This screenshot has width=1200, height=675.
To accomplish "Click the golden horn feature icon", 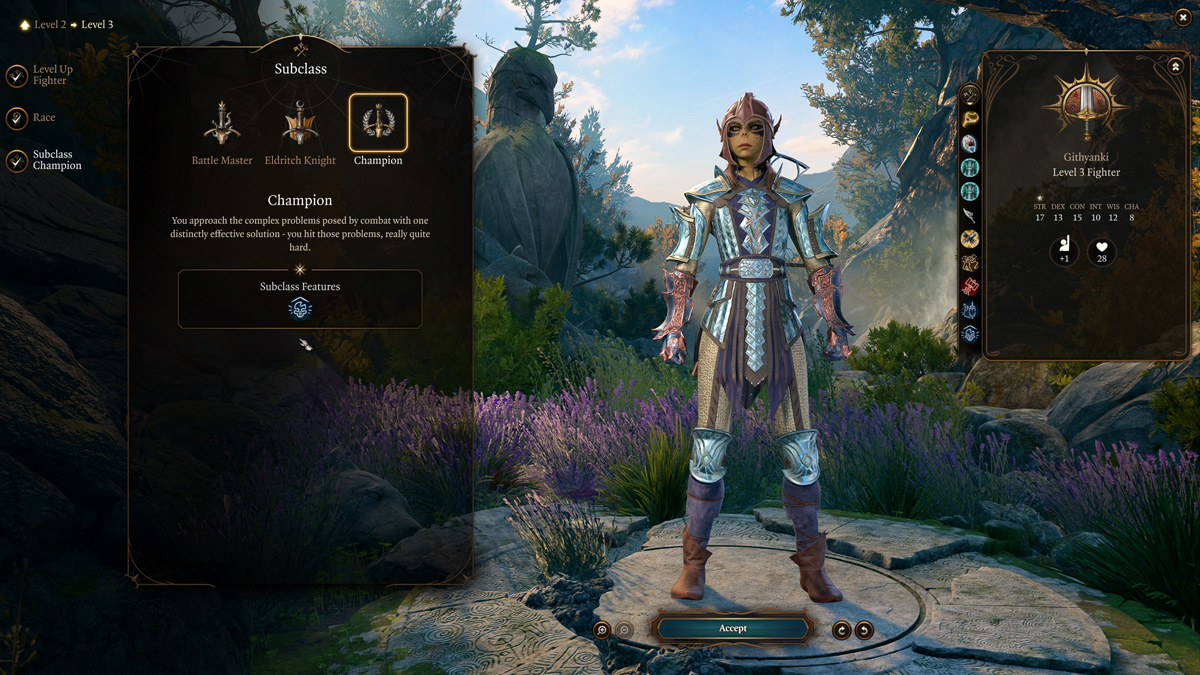I will coord(969,120).
